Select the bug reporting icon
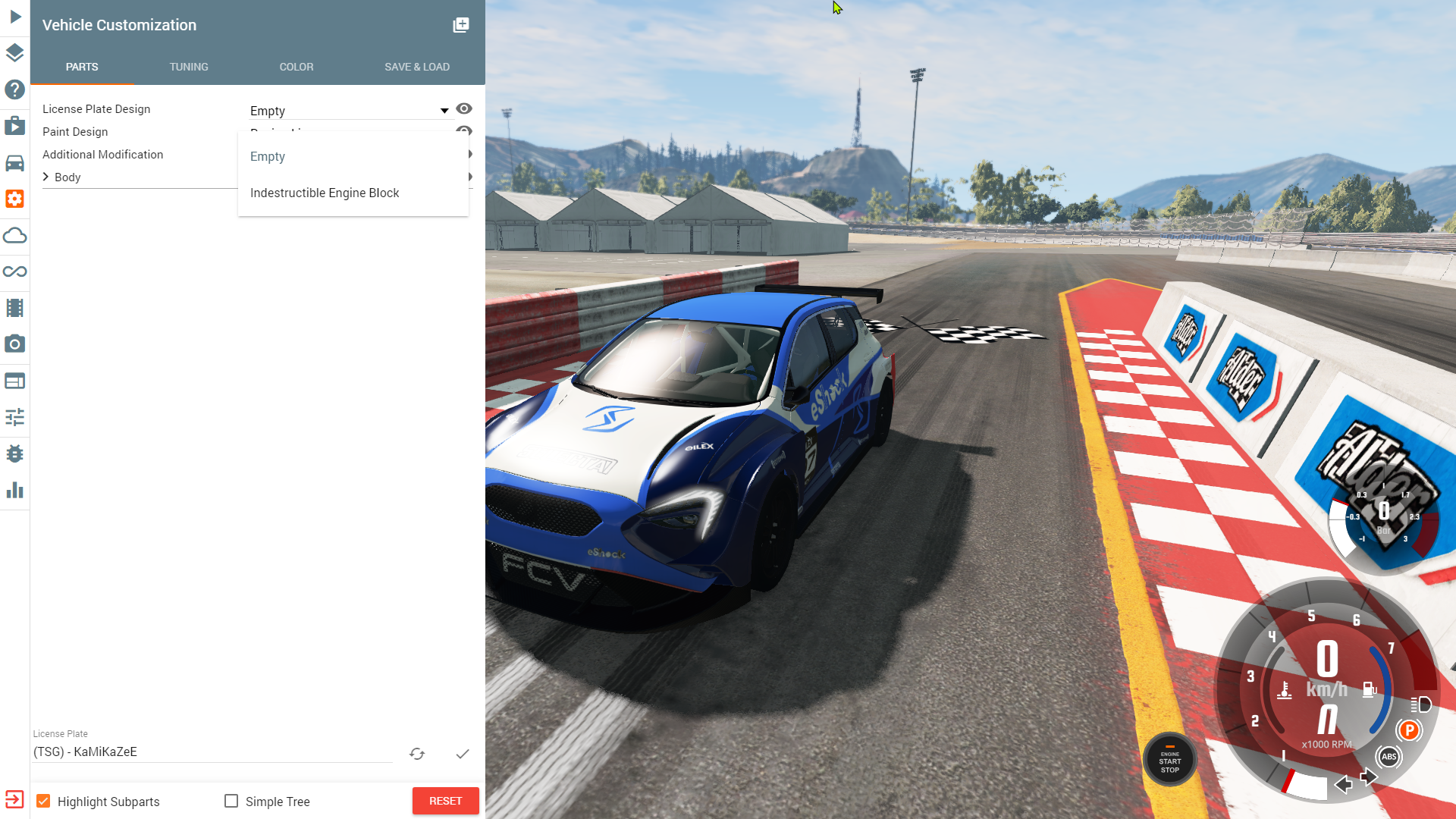This screenshot has height=819, width=1456. coord(14,453)
